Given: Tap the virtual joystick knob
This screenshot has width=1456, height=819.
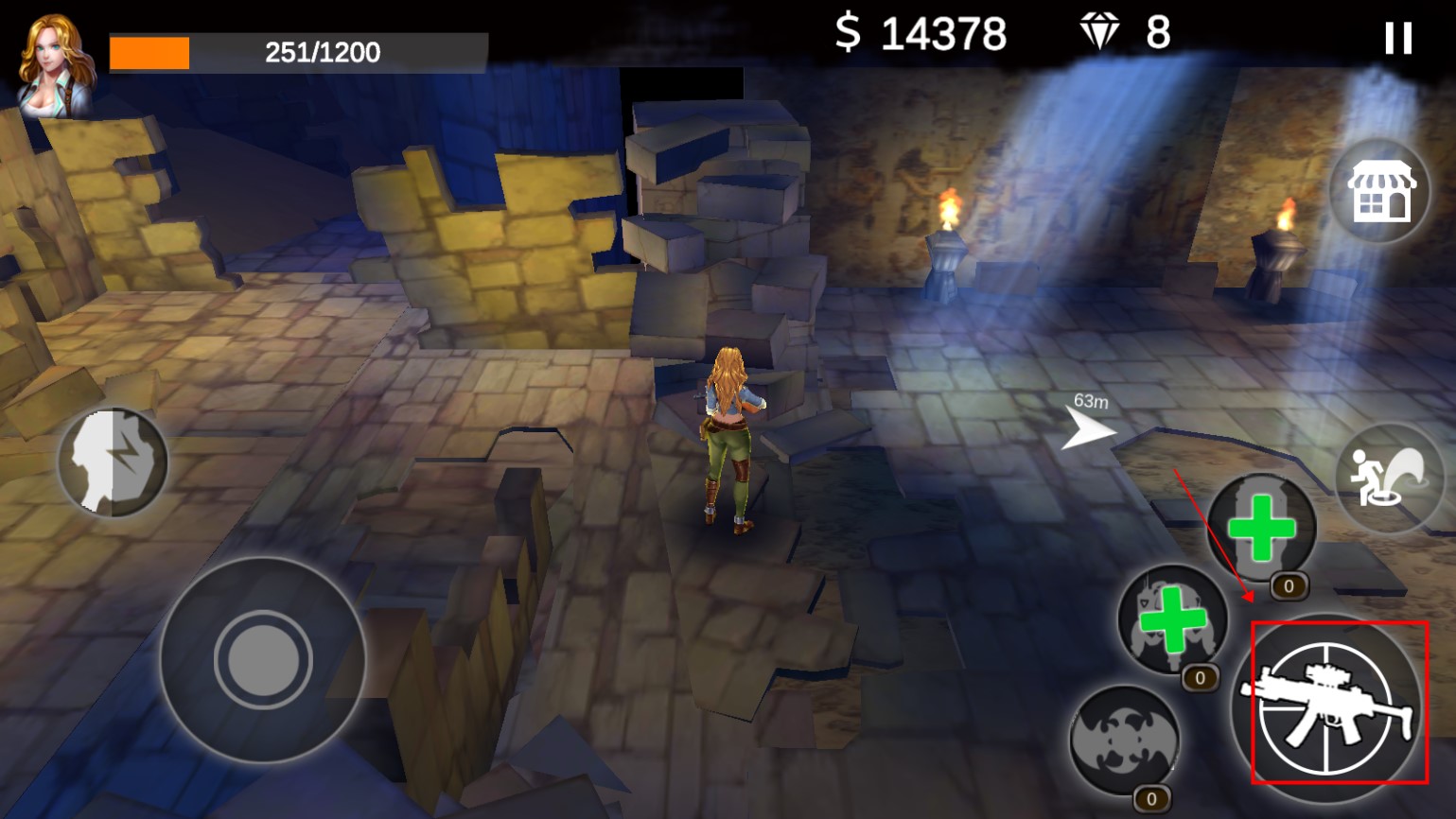Looking at the screenshot, I should click(x=263, y=658).
